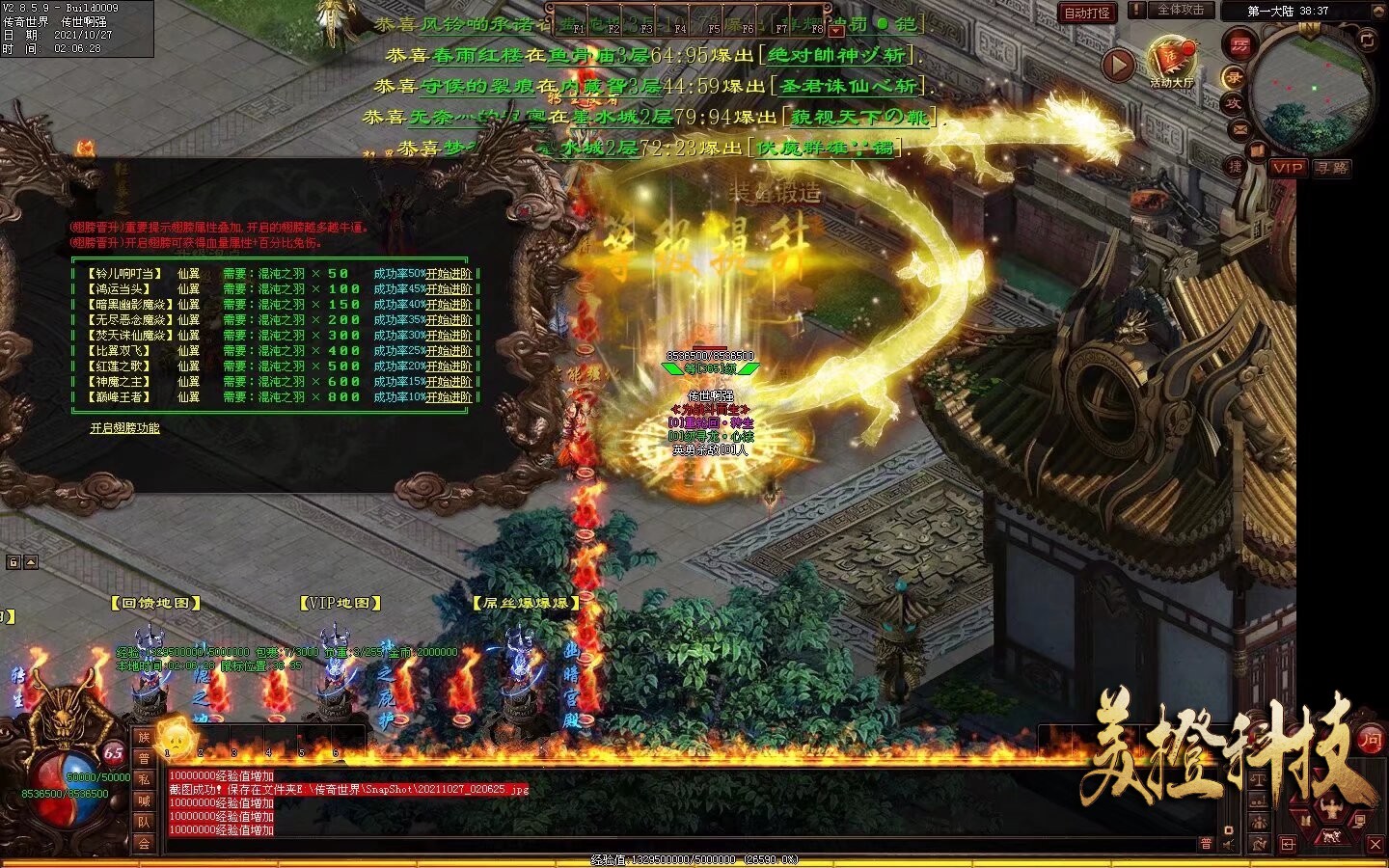Select the pet dog icon in the bottom-right panel
The height and width of the screenshot is (868, 1389).
[1331, 836]
